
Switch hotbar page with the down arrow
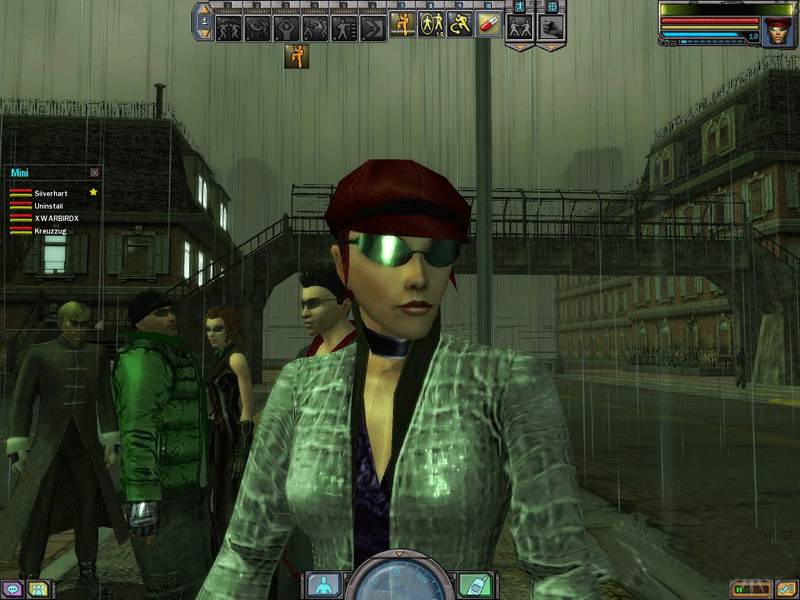click(205, 34)
